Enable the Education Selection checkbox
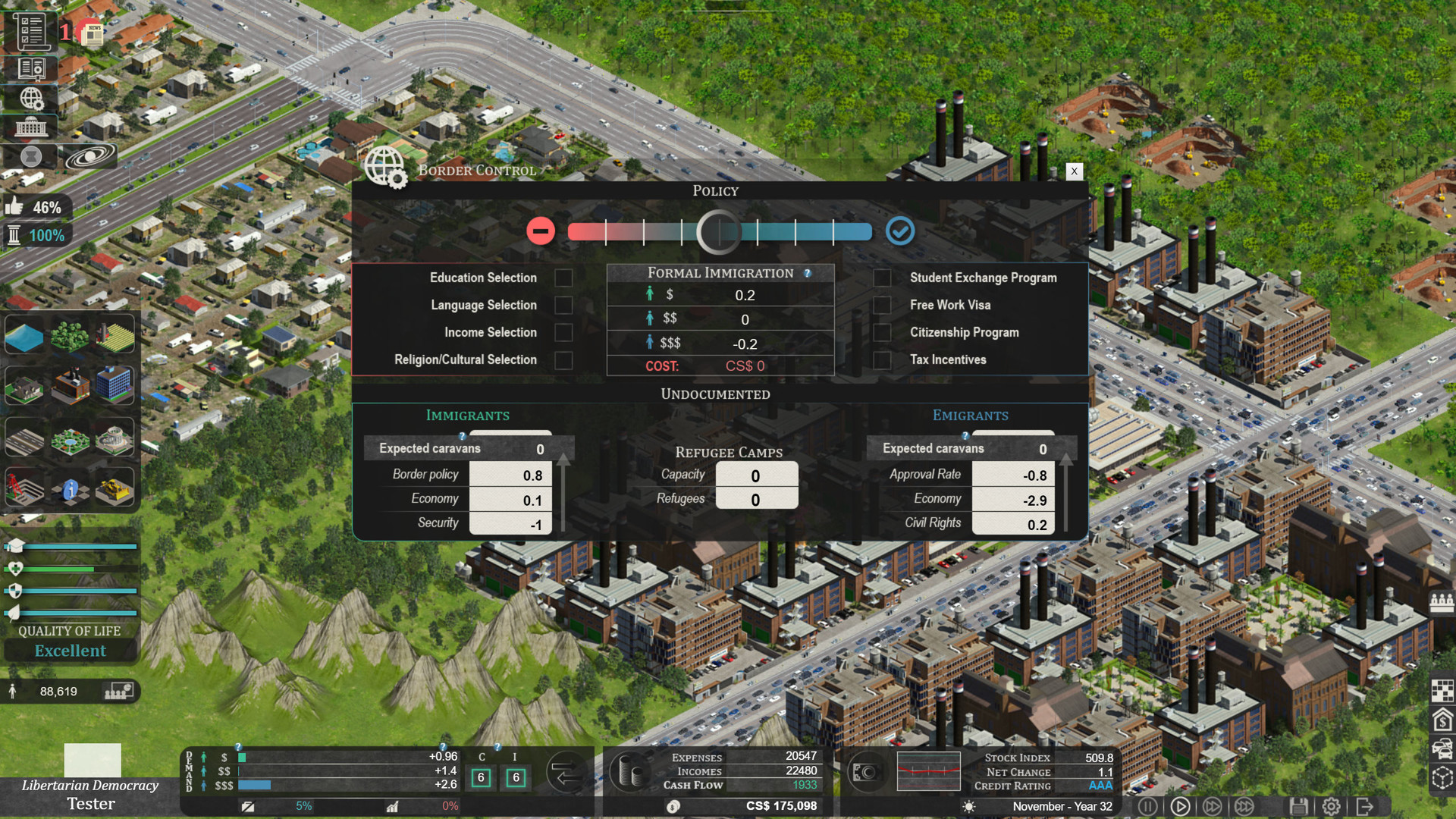This screenshot has height=819, width=1456. coord(563,278)
